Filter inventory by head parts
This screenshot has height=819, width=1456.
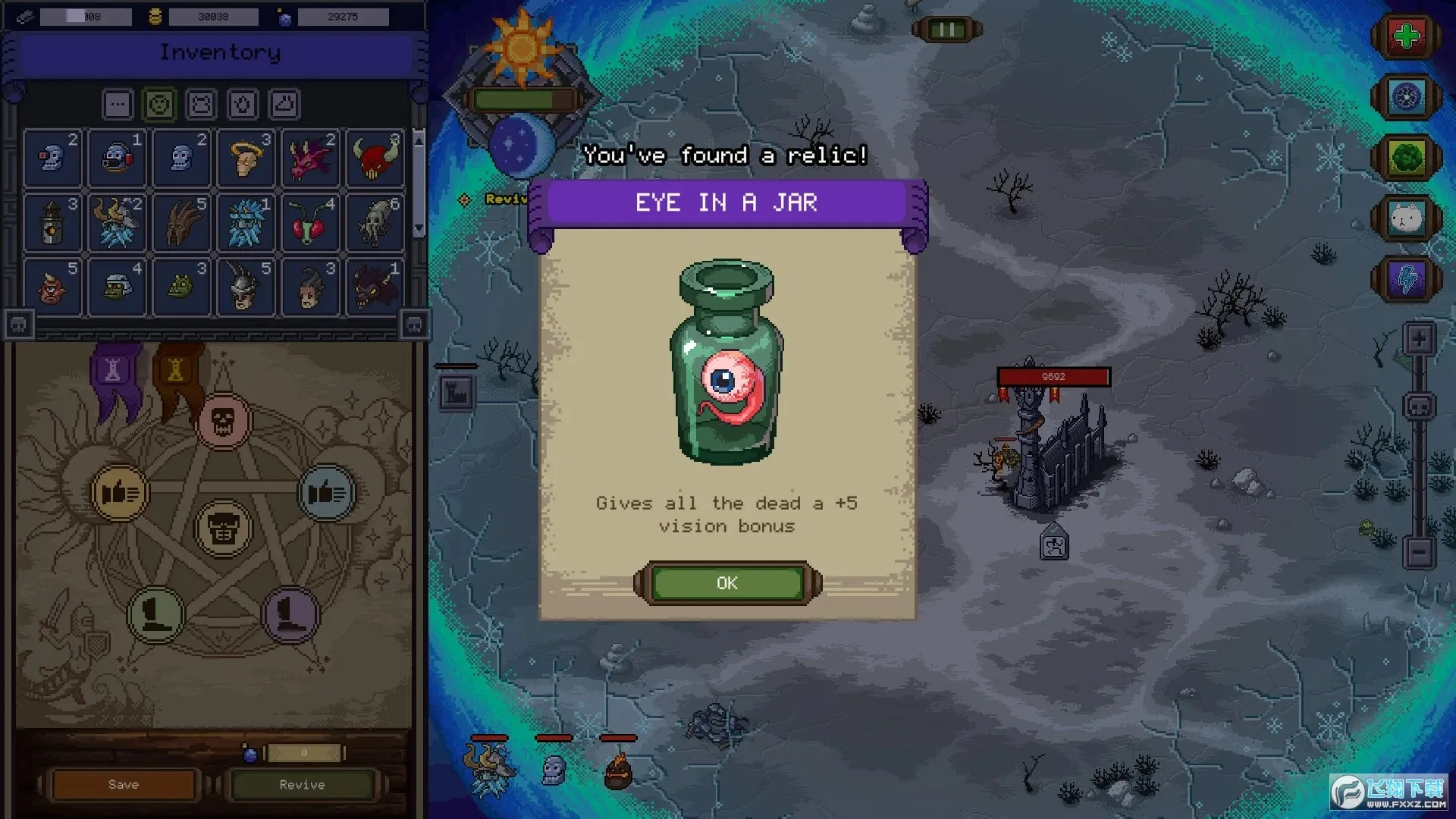[159, 104]
